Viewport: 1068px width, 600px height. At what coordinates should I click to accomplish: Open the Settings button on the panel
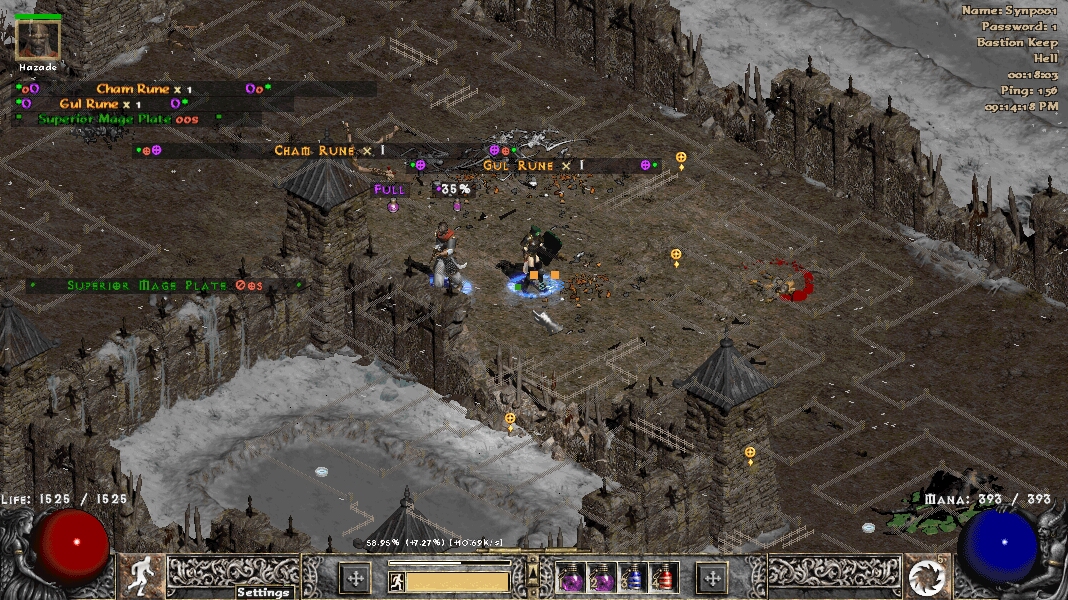click(x=265, y=592)
